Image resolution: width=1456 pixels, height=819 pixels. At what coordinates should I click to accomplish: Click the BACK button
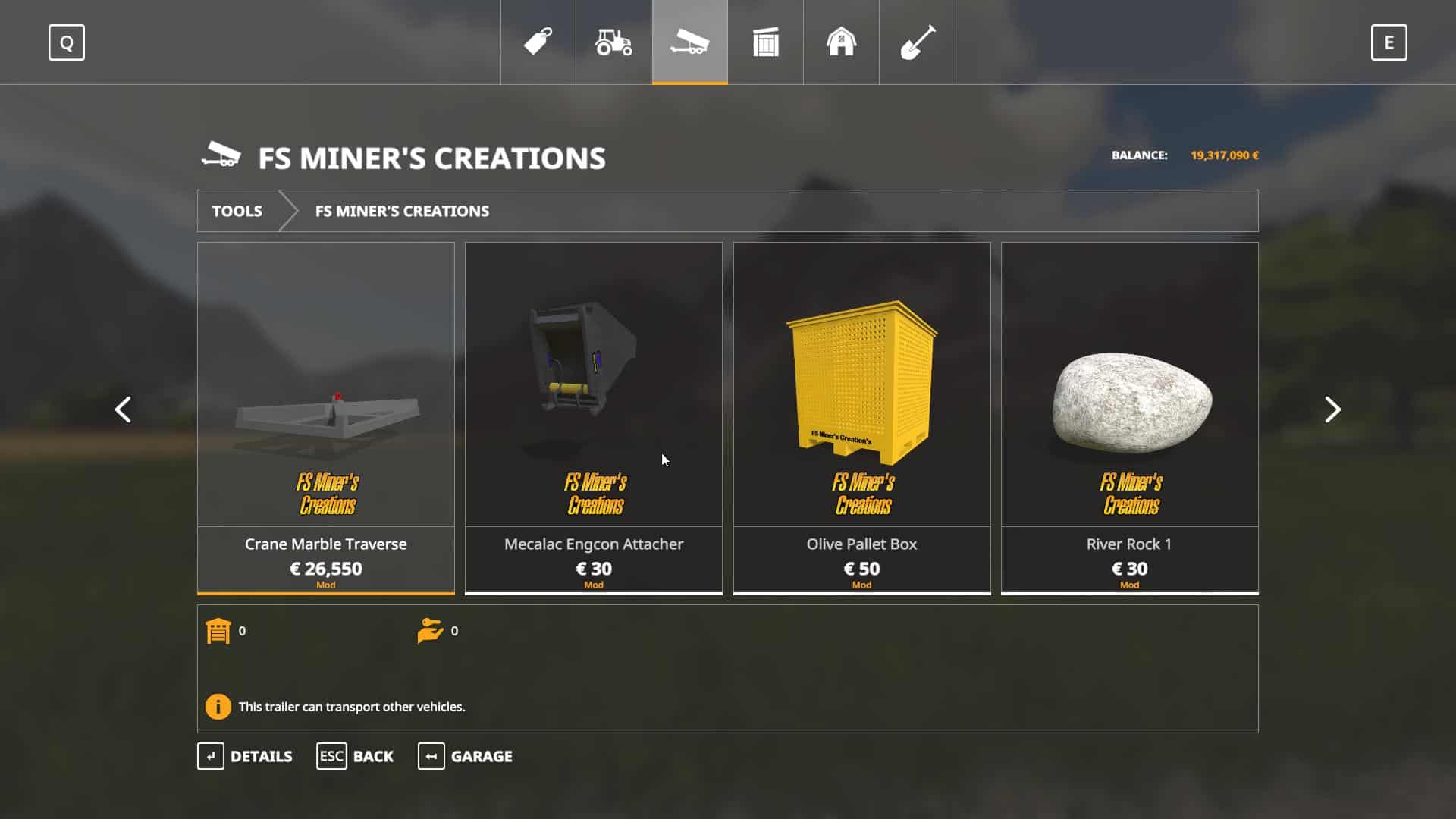pyautogui.click(x=355, y=756)
